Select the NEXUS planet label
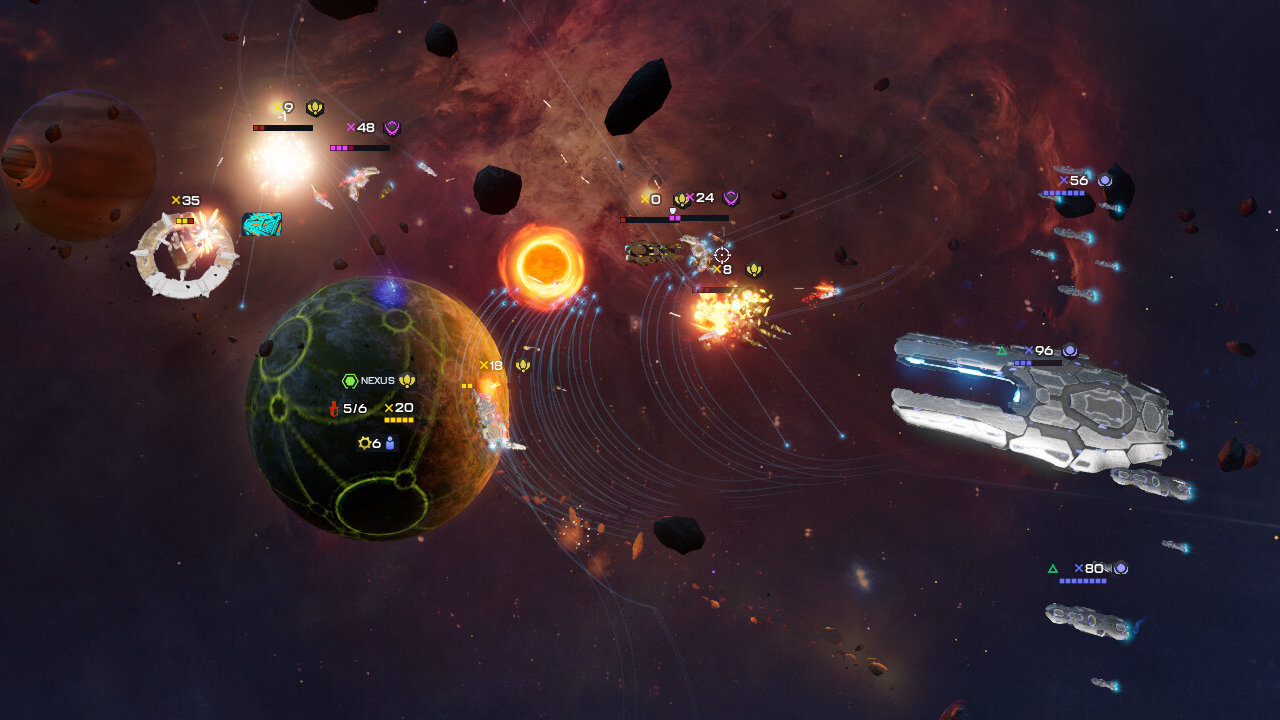The image size is (1280, 720). click(378, 381)
